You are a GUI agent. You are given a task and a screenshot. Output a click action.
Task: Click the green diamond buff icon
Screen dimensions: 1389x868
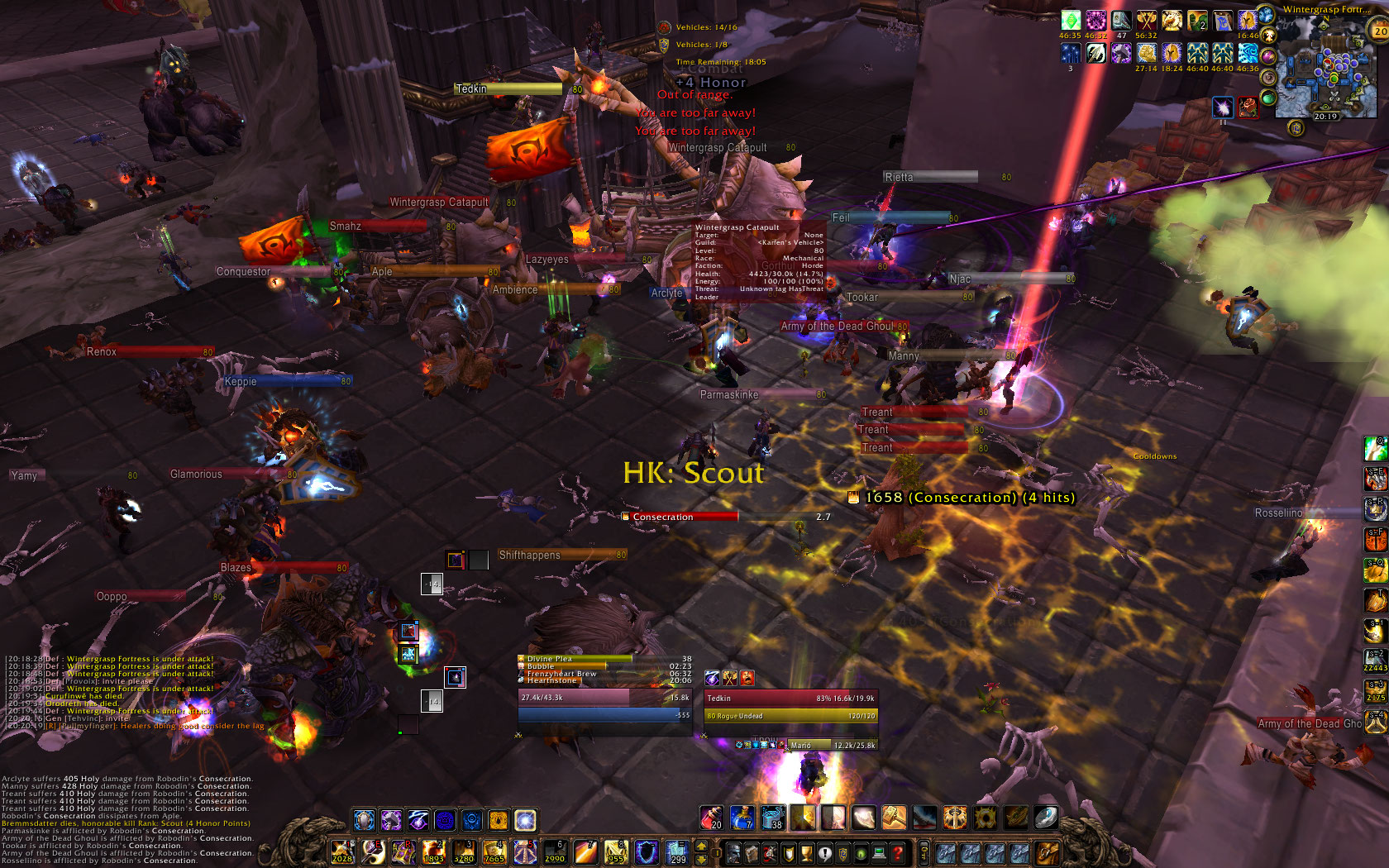(x=1071, y=21)
